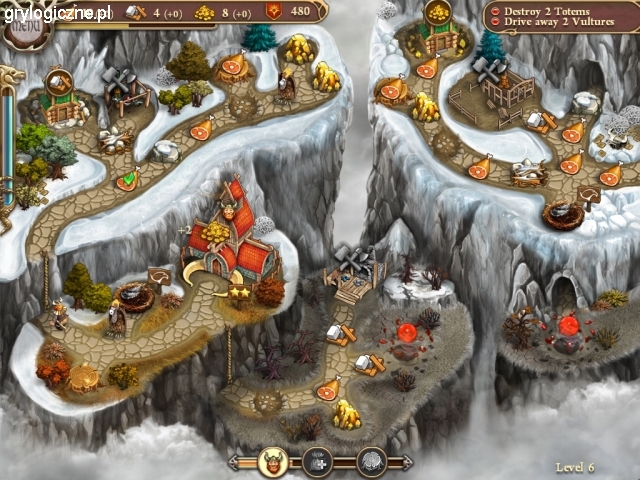This screenshot has width=640, height=480.
Task: Activate the Viking head ability icon
Action: 272,461
